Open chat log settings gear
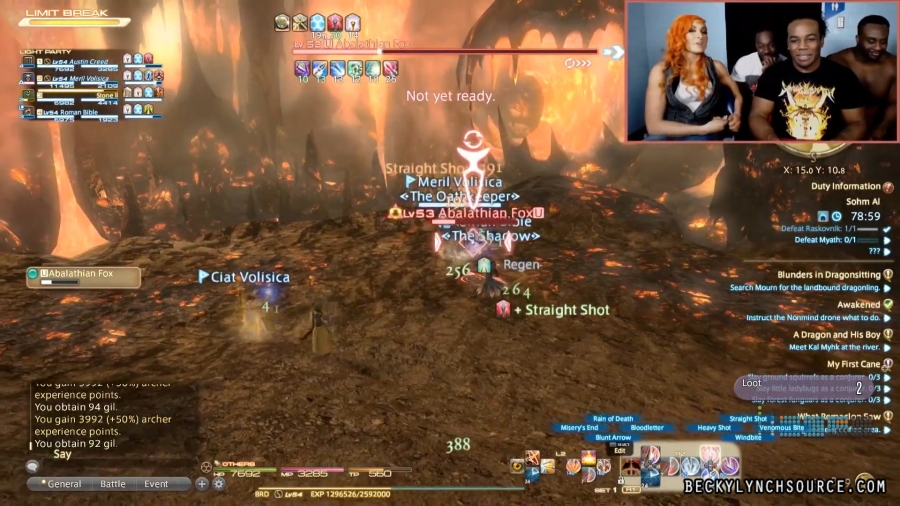The width and height of the screenshot is (900, 506). point(218,484)
